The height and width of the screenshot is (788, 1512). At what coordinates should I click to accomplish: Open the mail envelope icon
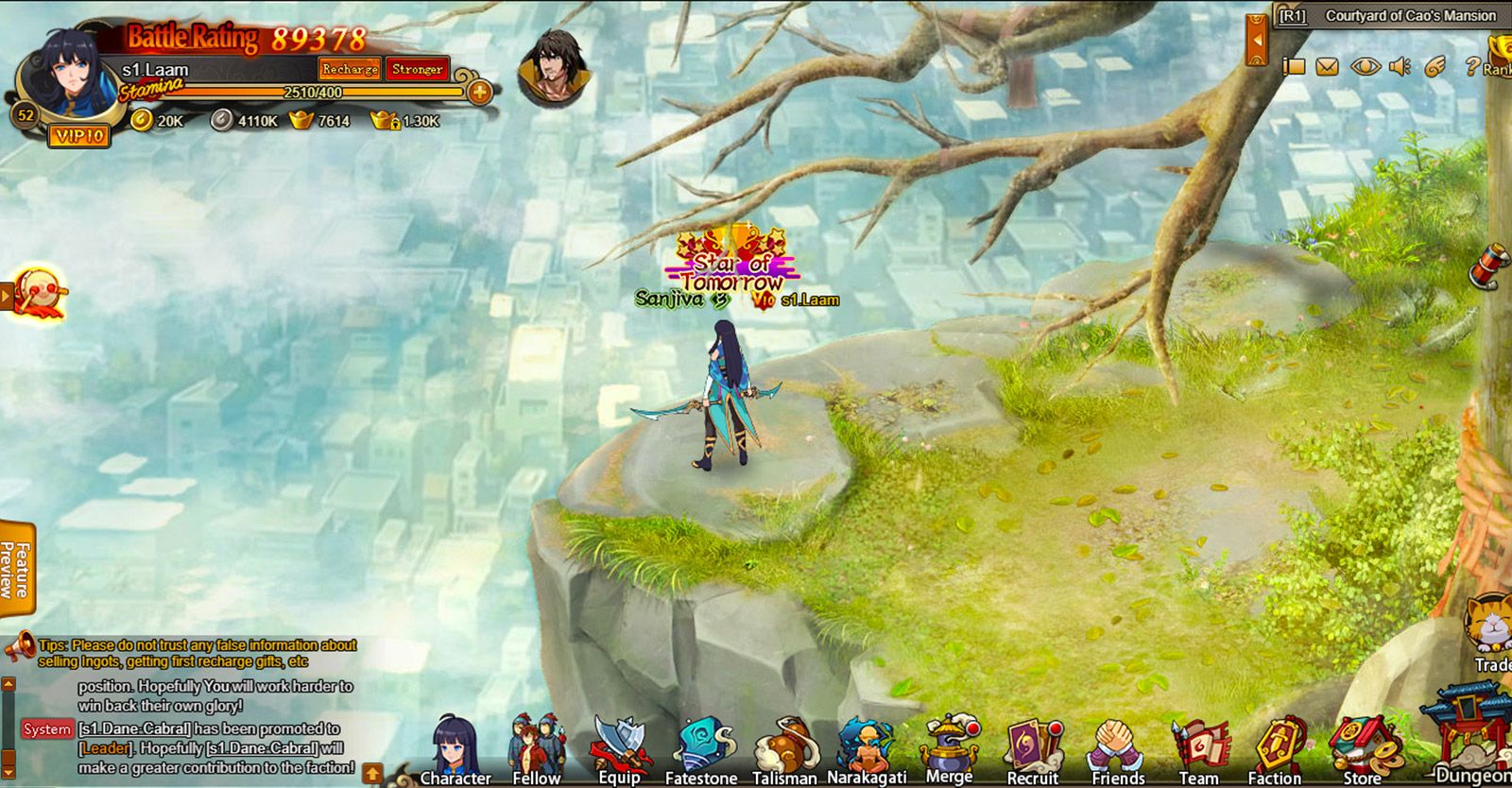click(1328, 66)
